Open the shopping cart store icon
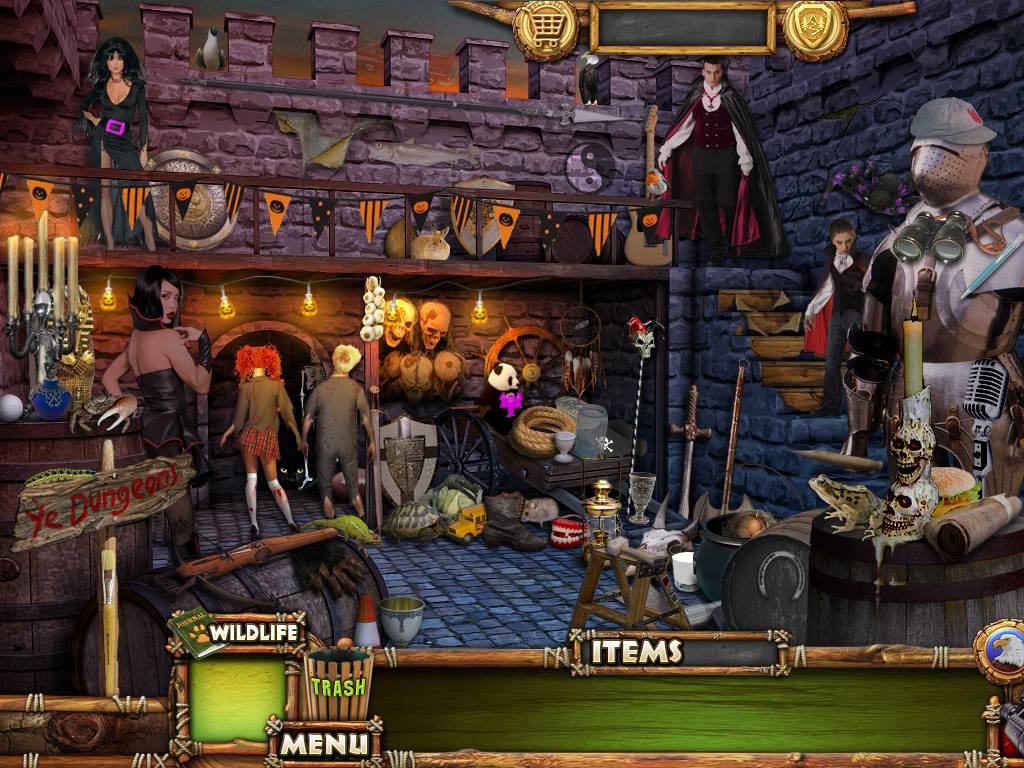 click(x=544, y=28)
